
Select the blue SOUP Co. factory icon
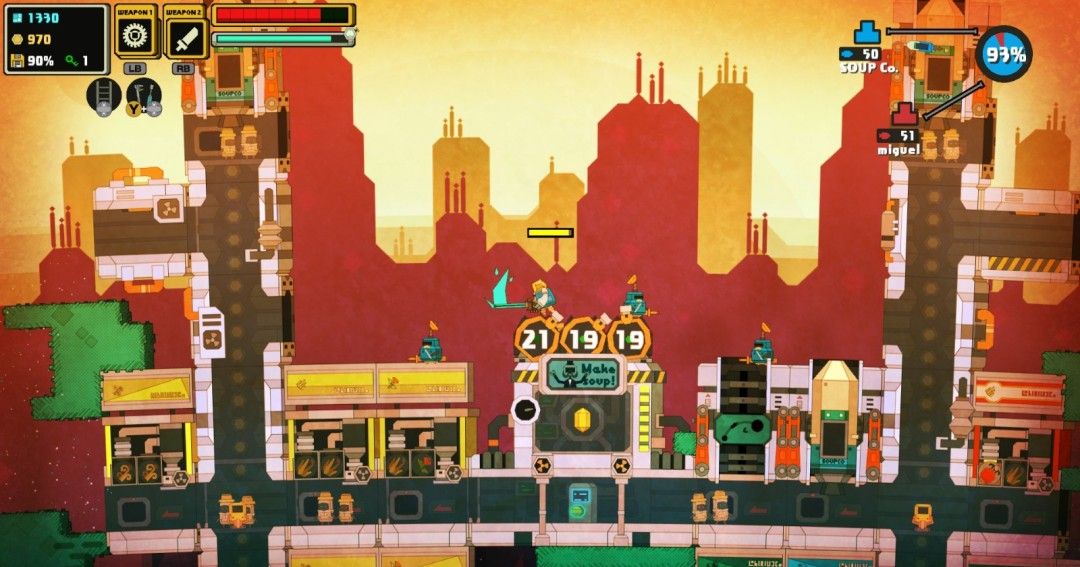(867, 33)
